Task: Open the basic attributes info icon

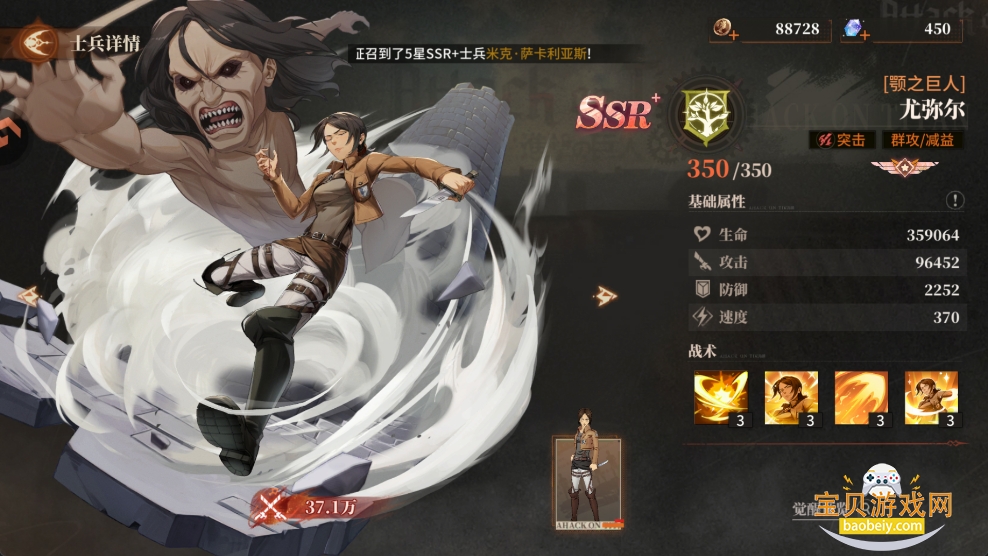Action: [x=955, y=201]
